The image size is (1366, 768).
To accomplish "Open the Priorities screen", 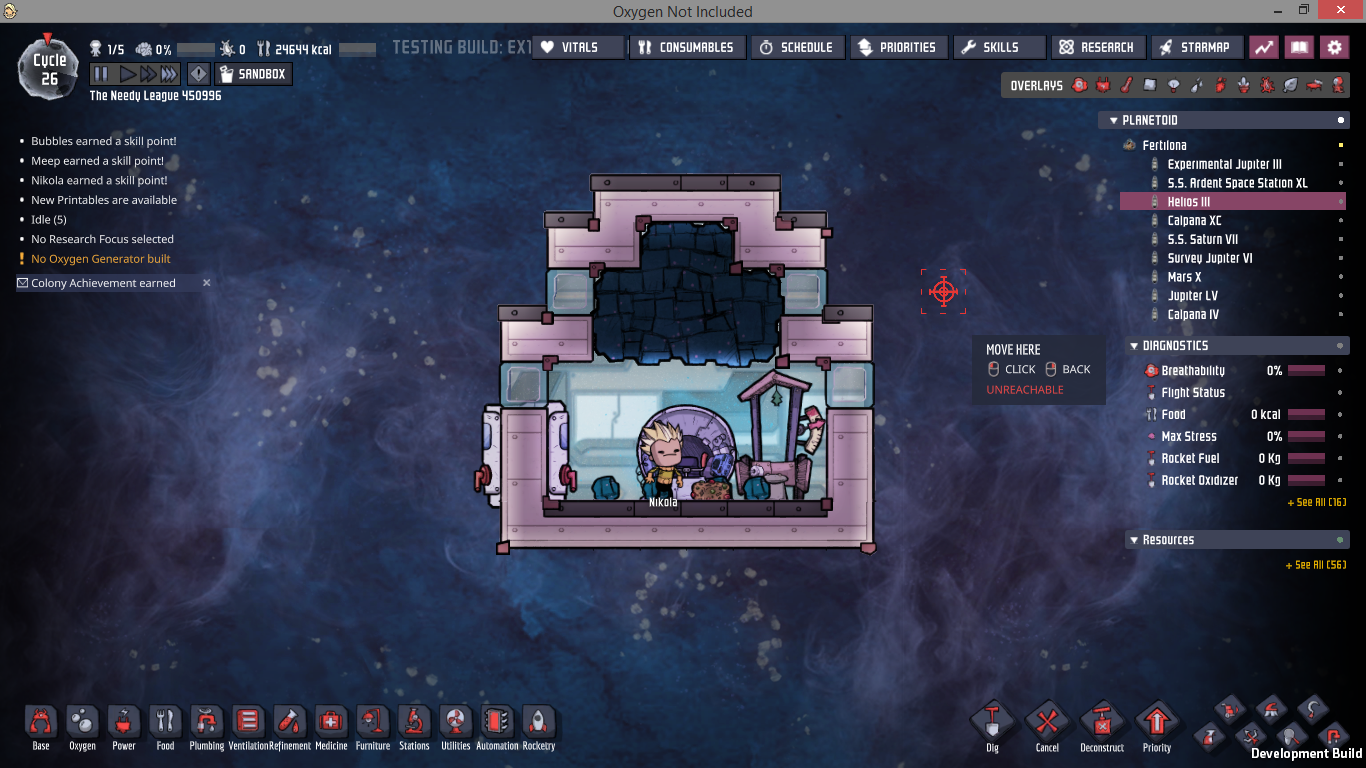I will tap(898, 47).
